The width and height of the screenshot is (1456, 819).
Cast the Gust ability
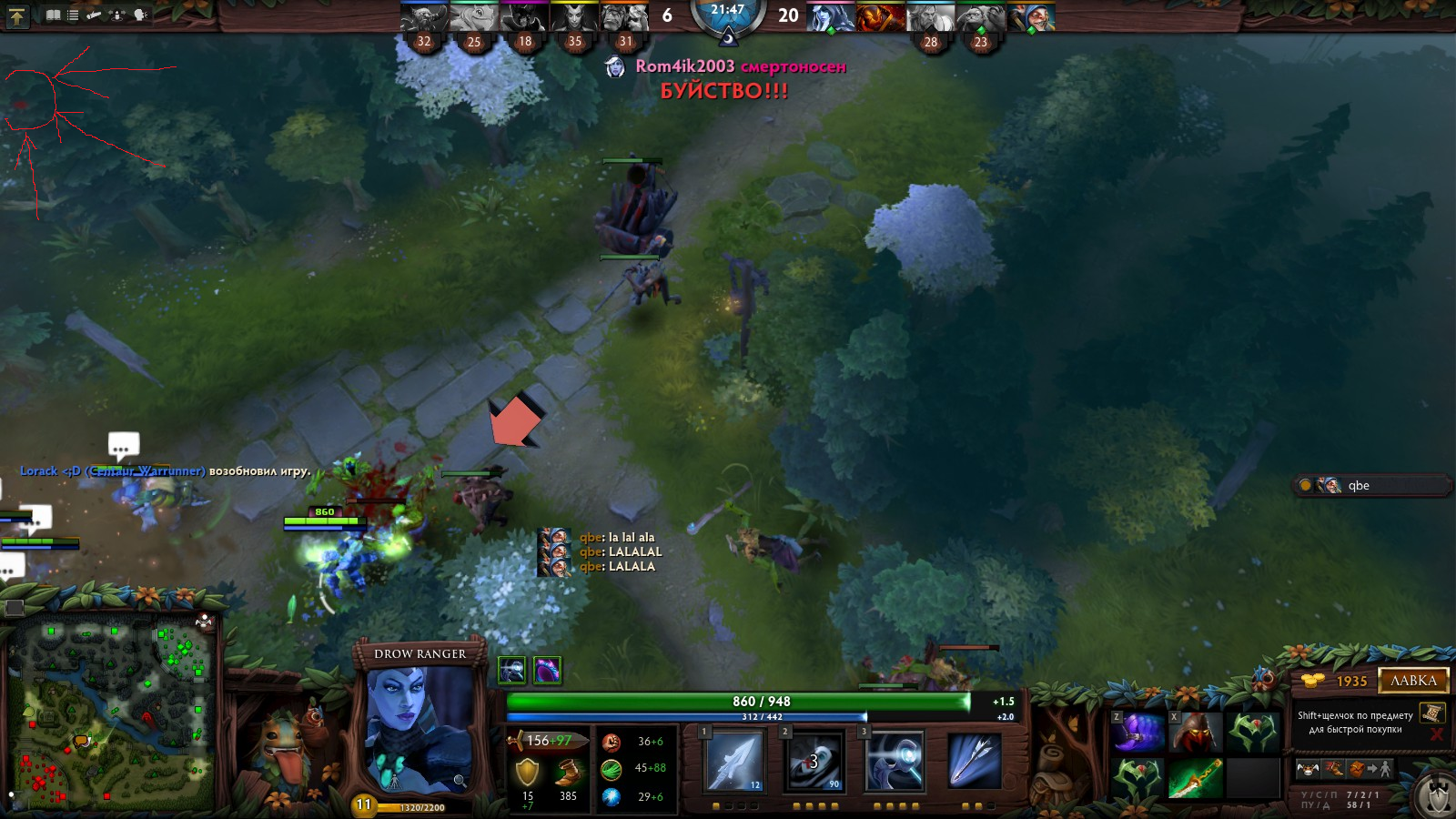pyautogui.click(x=814, y=761)
